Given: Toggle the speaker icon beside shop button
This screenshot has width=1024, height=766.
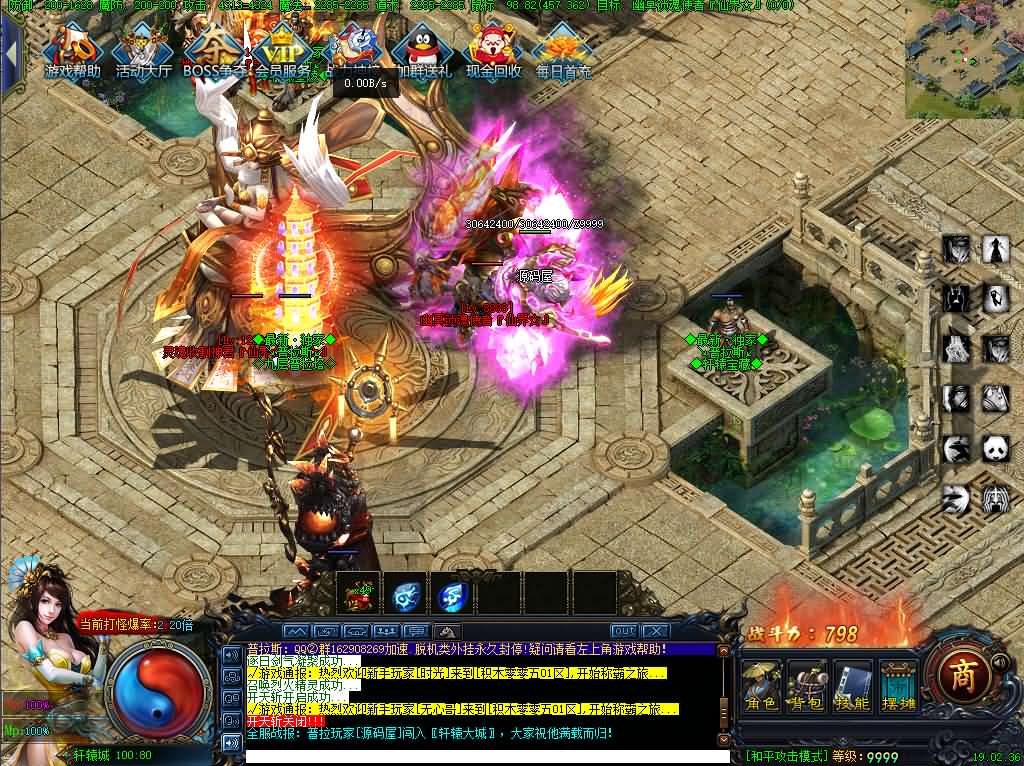Looking at the screenshot, I should pos(998,662).
